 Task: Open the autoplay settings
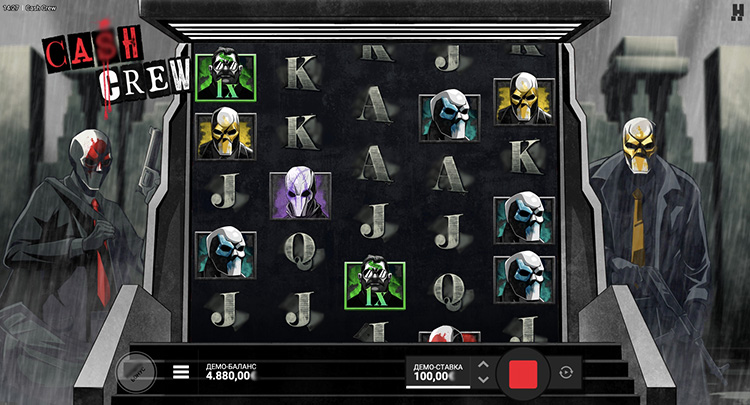pos(567,372)
